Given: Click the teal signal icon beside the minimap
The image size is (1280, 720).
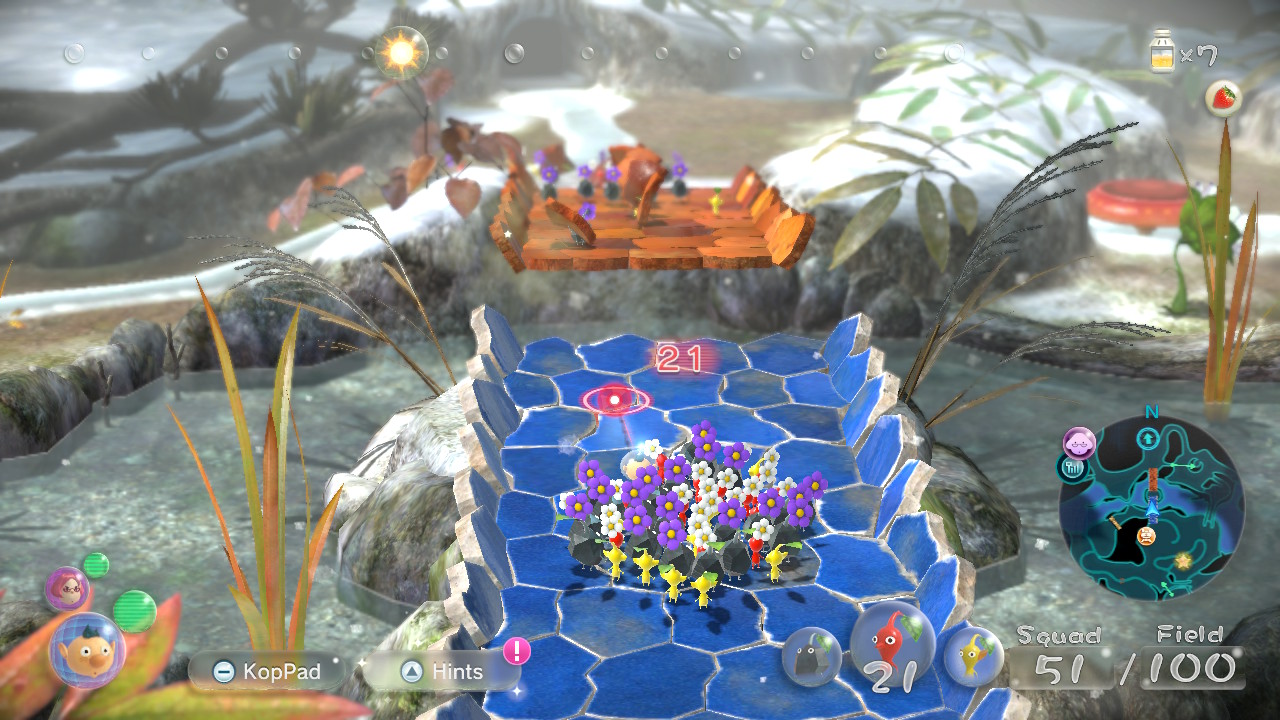Looking at the screenshot, I should pos(1072,468).
